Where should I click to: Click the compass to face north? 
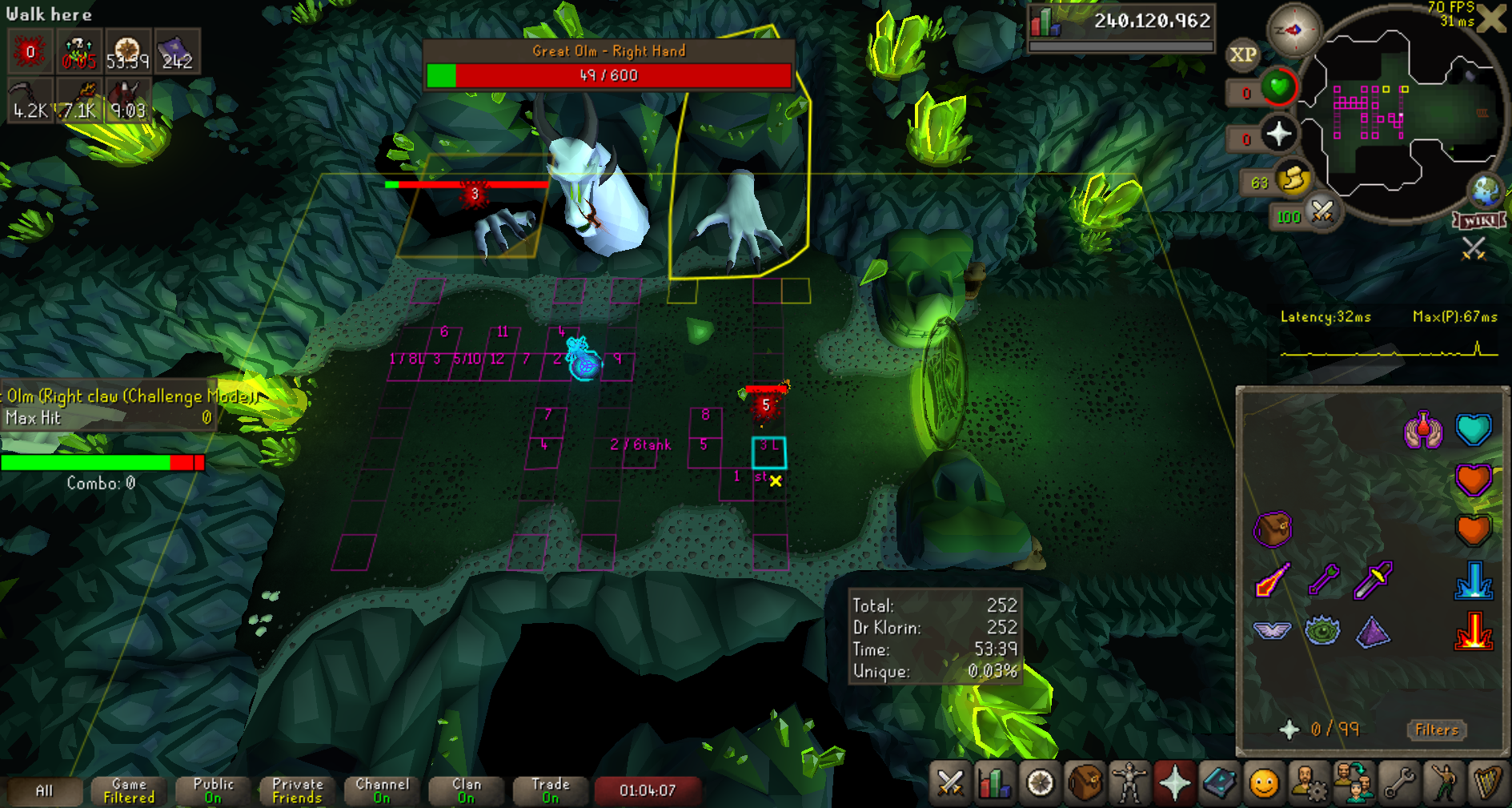coord(1293,30)
